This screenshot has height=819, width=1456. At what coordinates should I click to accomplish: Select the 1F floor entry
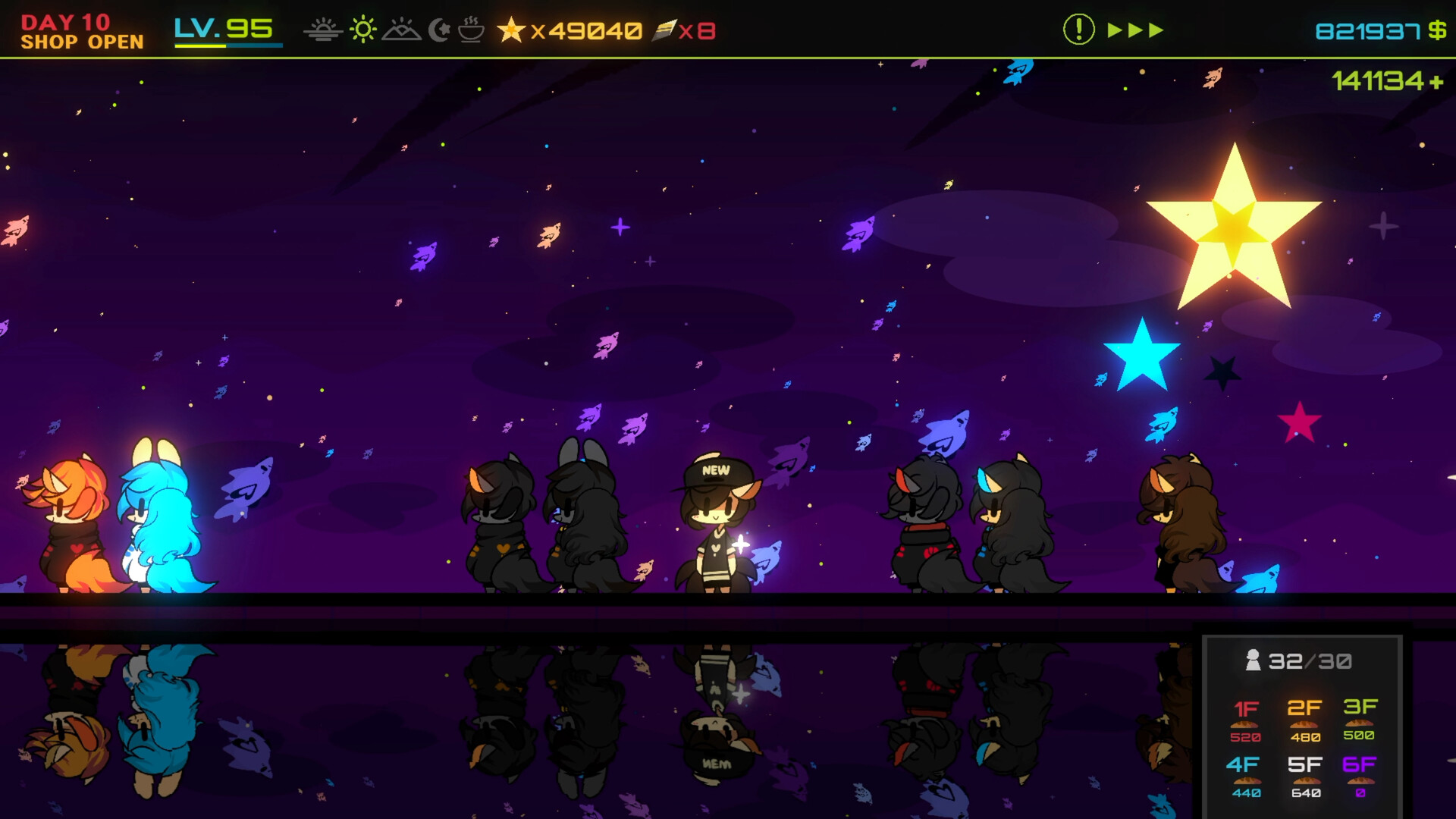tap(1246, 720)
